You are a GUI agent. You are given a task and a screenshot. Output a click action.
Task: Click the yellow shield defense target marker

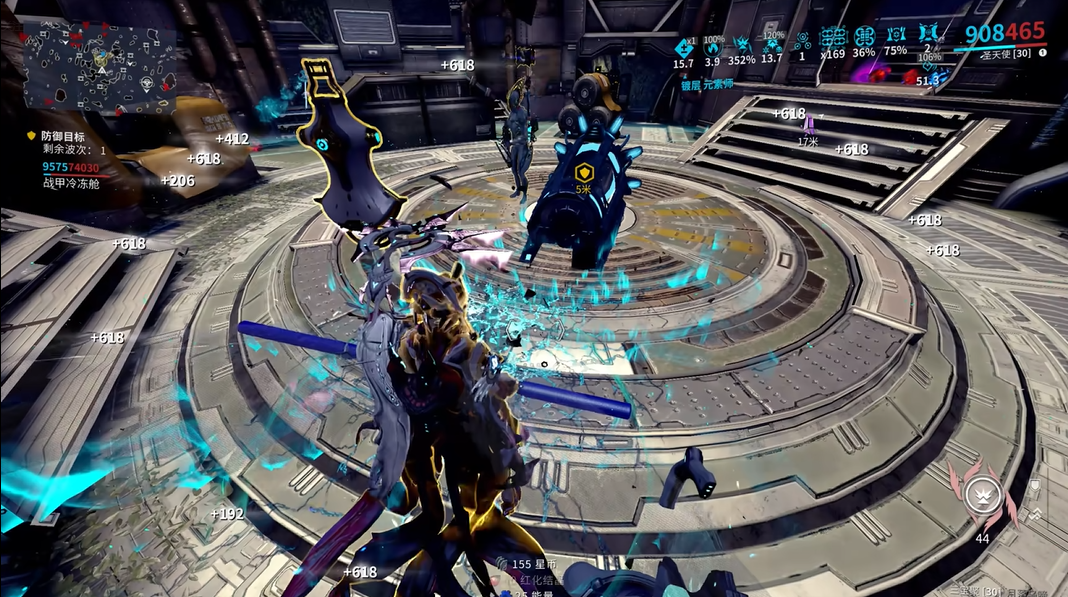coord(584,173)
